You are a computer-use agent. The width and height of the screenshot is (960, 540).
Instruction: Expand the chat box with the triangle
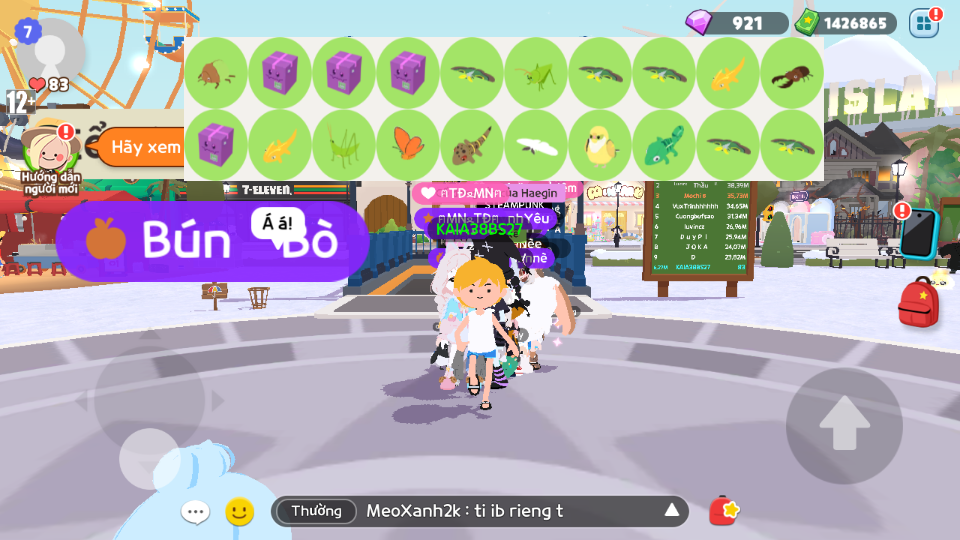[672, 511]
